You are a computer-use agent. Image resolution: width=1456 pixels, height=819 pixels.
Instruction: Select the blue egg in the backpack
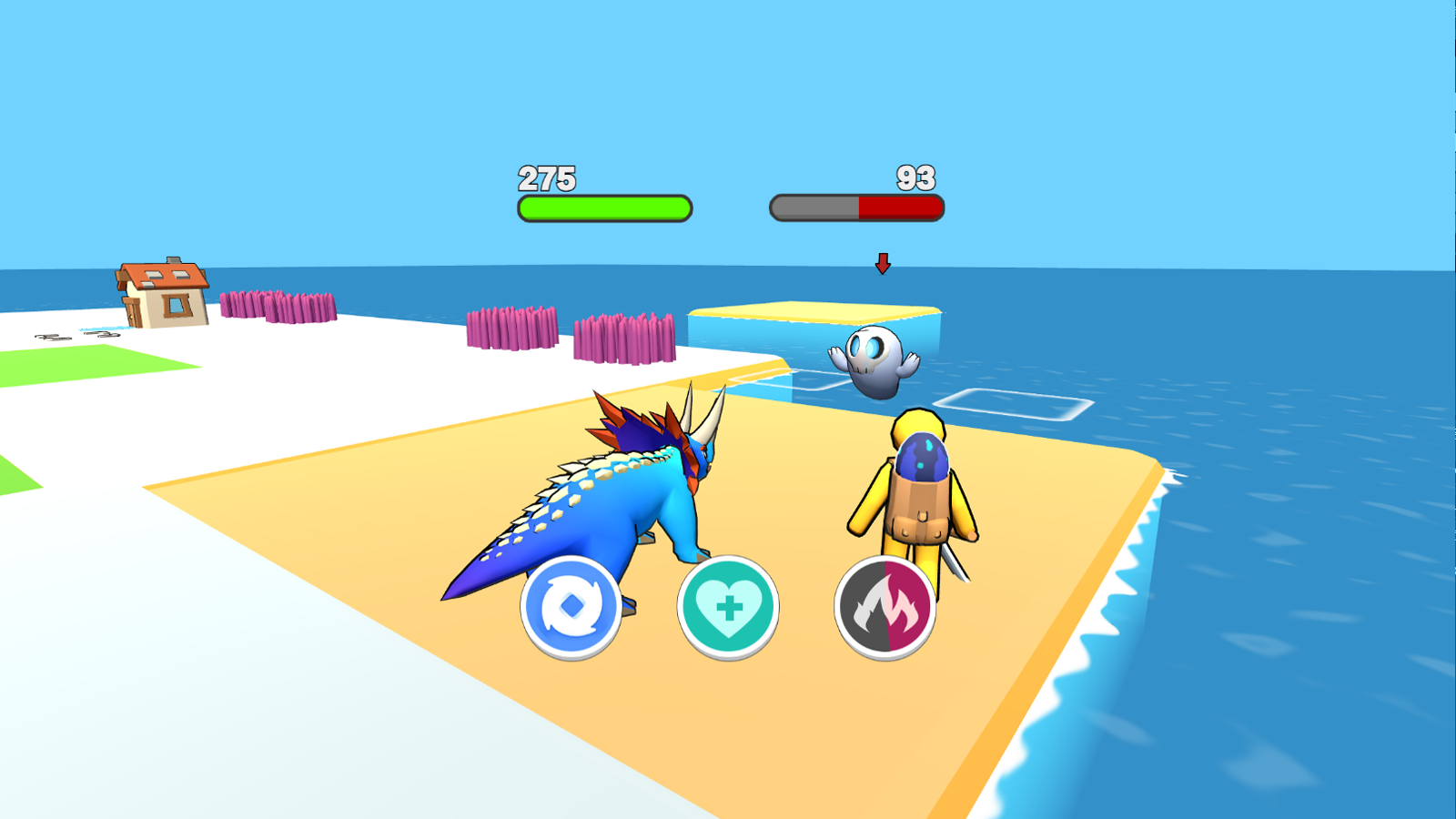(922, 455)
